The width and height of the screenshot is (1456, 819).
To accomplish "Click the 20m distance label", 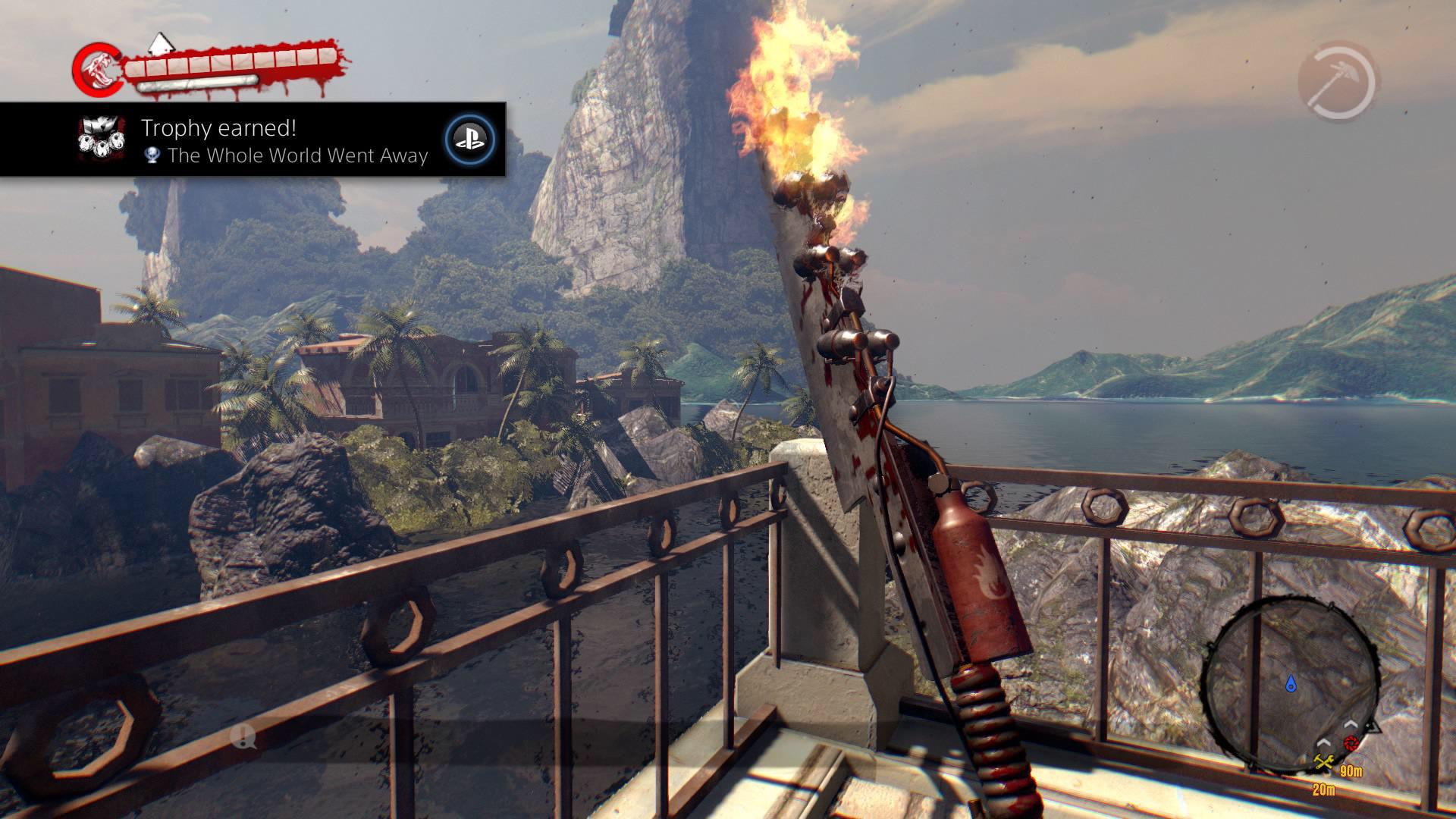I will click(1324, 789).
